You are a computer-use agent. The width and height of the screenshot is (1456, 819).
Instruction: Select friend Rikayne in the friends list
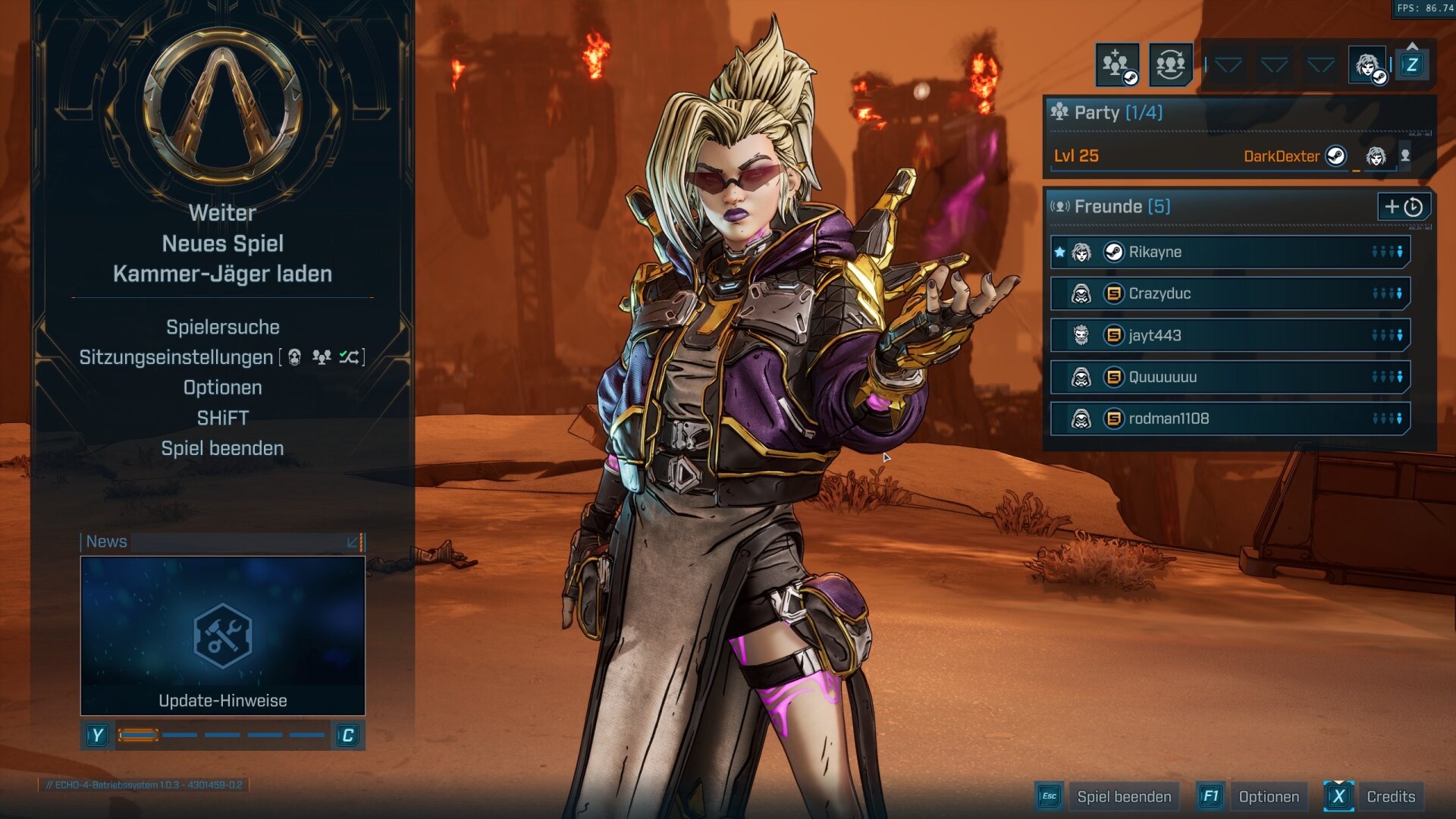coord(1228,252)
